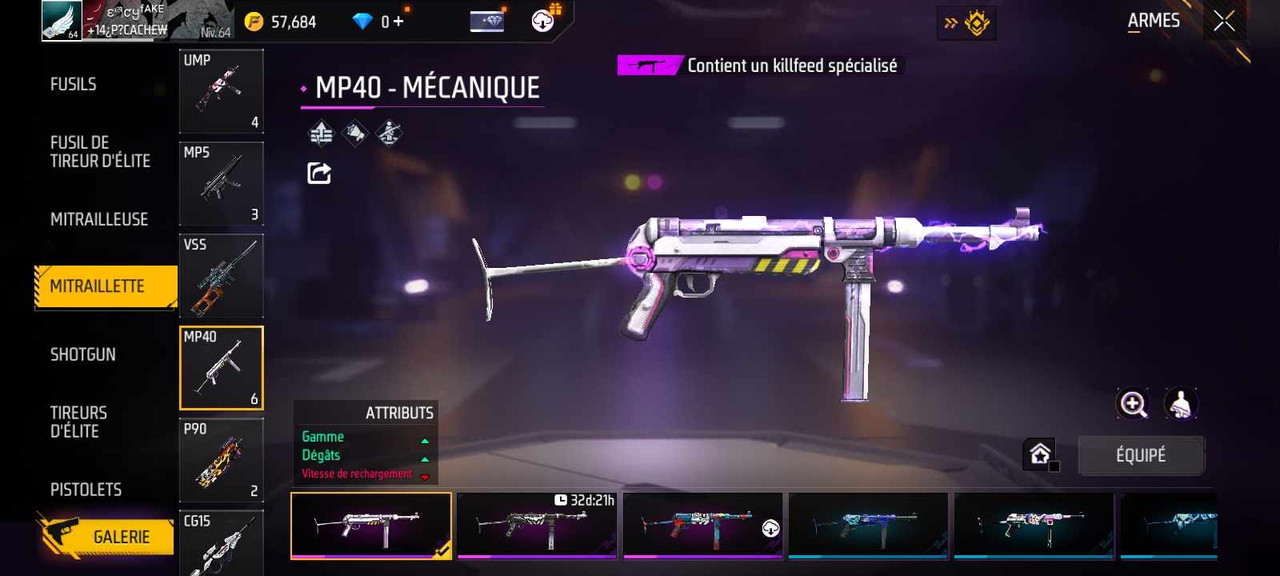Select the Mitrailleuse category
This screenshot has width=1280, height=576.
(x=99, y=219)
